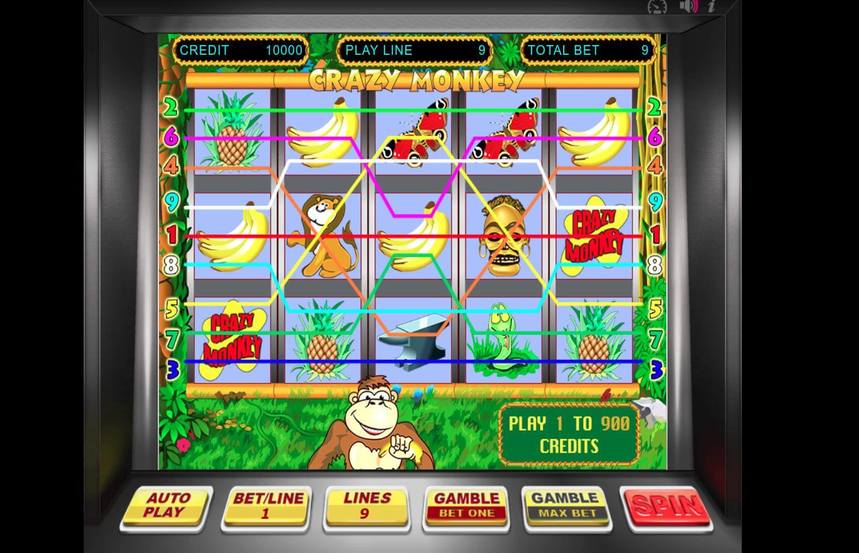
Task: Adjust the number of Lines
Action: click(x=367, y=506)
